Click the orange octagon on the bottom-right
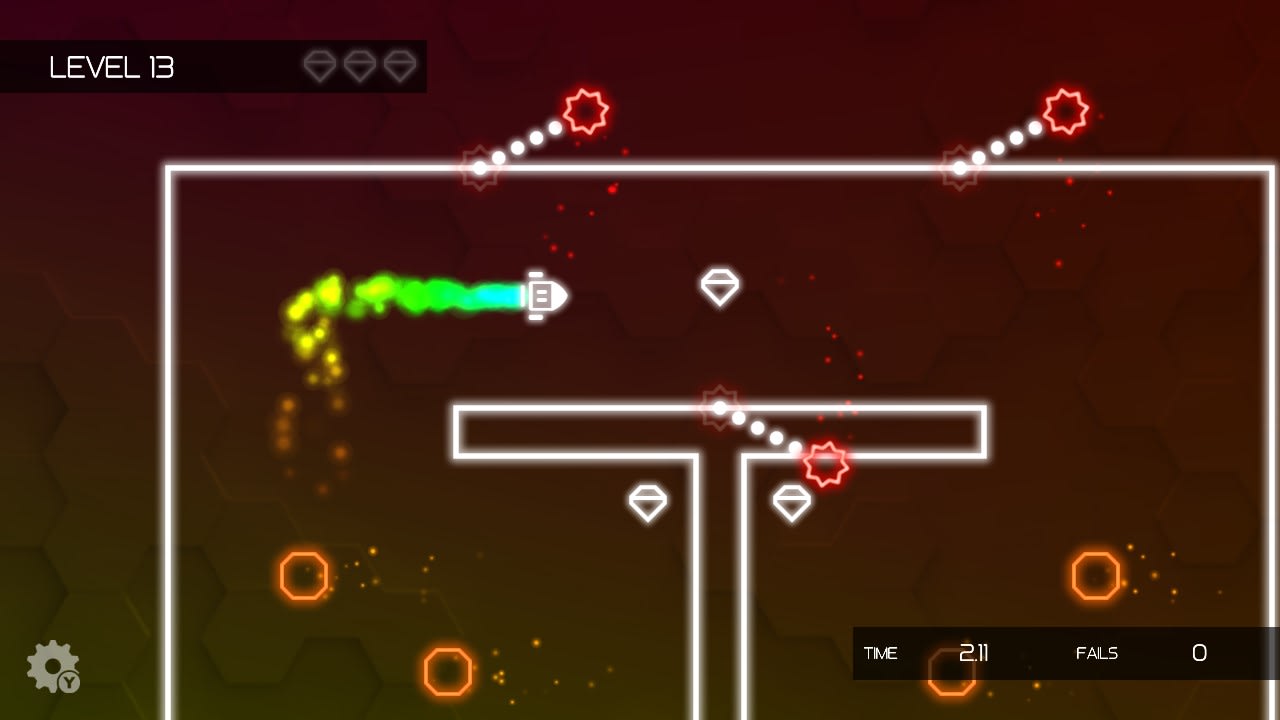Viewport: 1280px width, 720px height. tap(1096, 575)
